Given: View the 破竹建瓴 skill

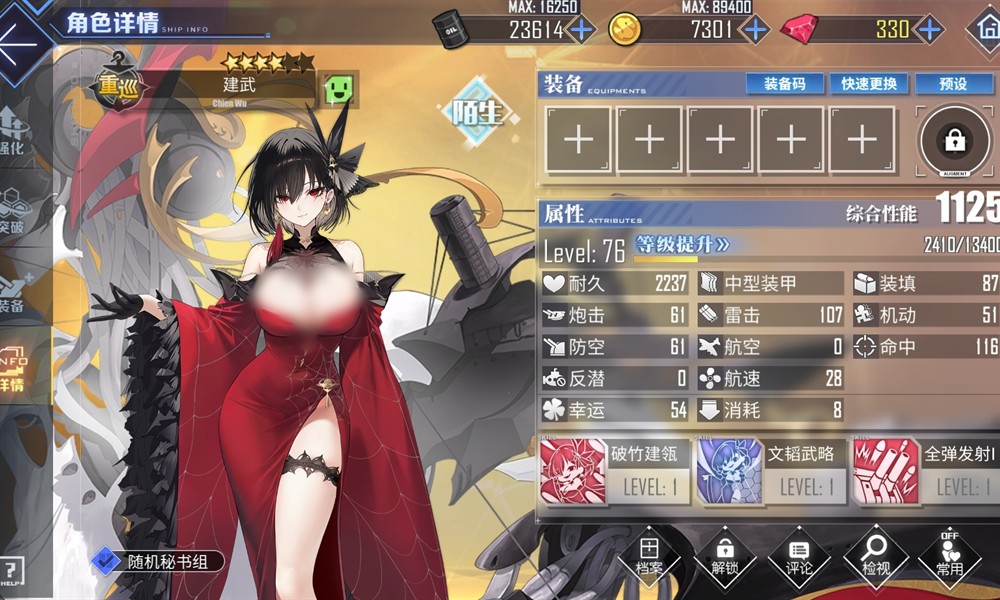Looking at the screenshot, I should pyautogui.click(x=610, y=470).
